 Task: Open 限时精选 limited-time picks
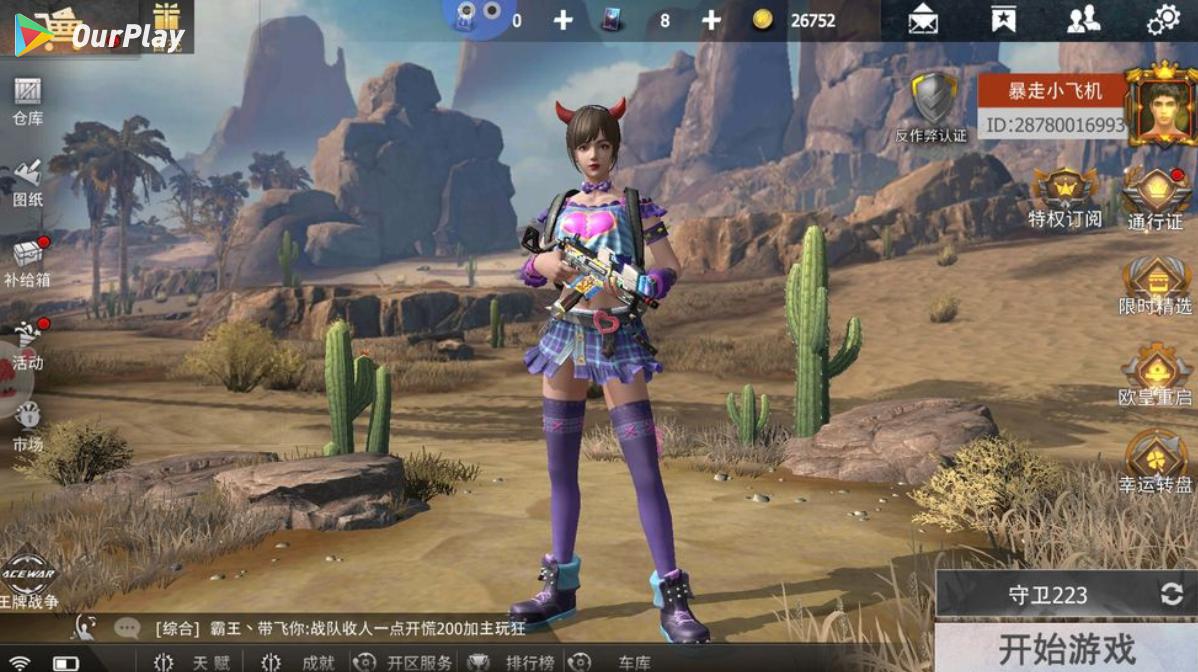coord(1155,286)
